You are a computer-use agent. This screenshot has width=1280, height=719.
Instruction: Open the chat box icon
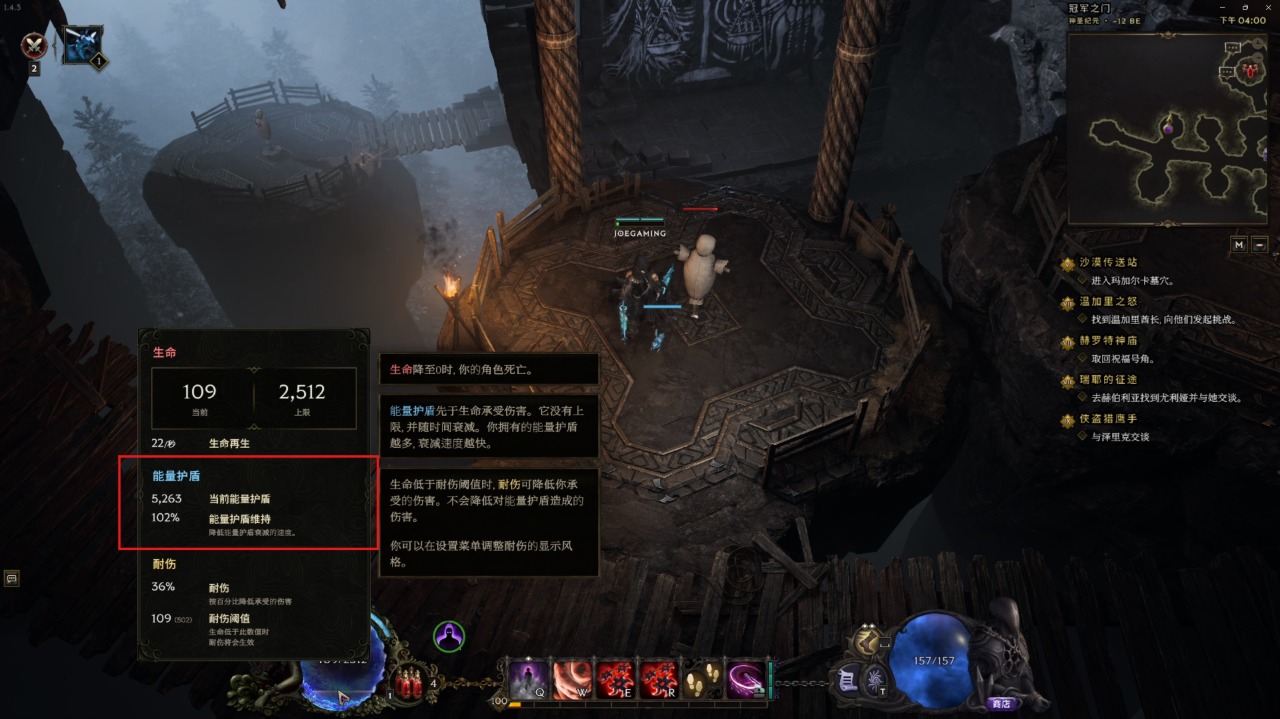point(12,578)
